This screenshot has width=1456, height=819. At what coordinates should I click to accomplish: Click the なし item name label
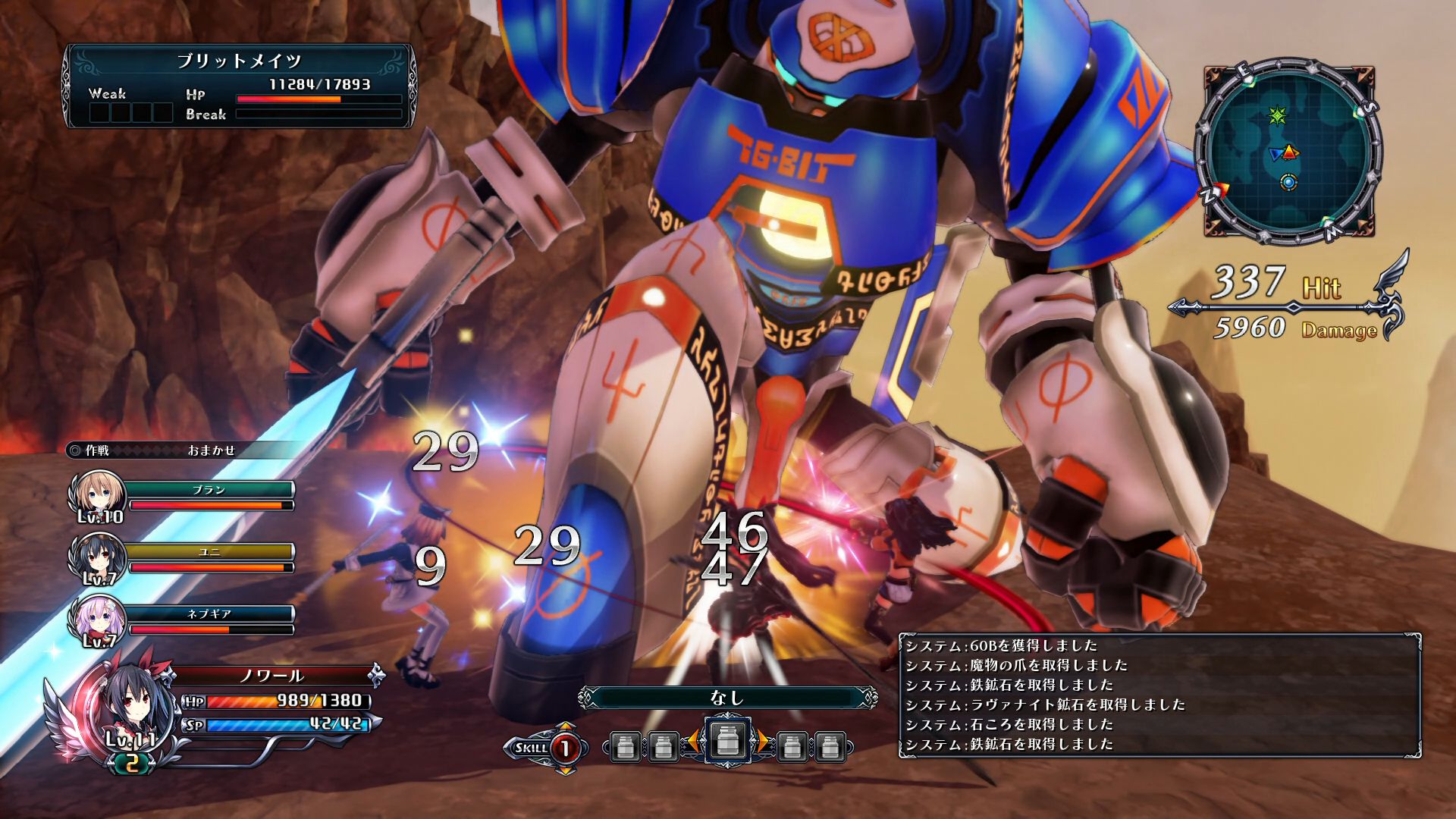pos(727,698)
